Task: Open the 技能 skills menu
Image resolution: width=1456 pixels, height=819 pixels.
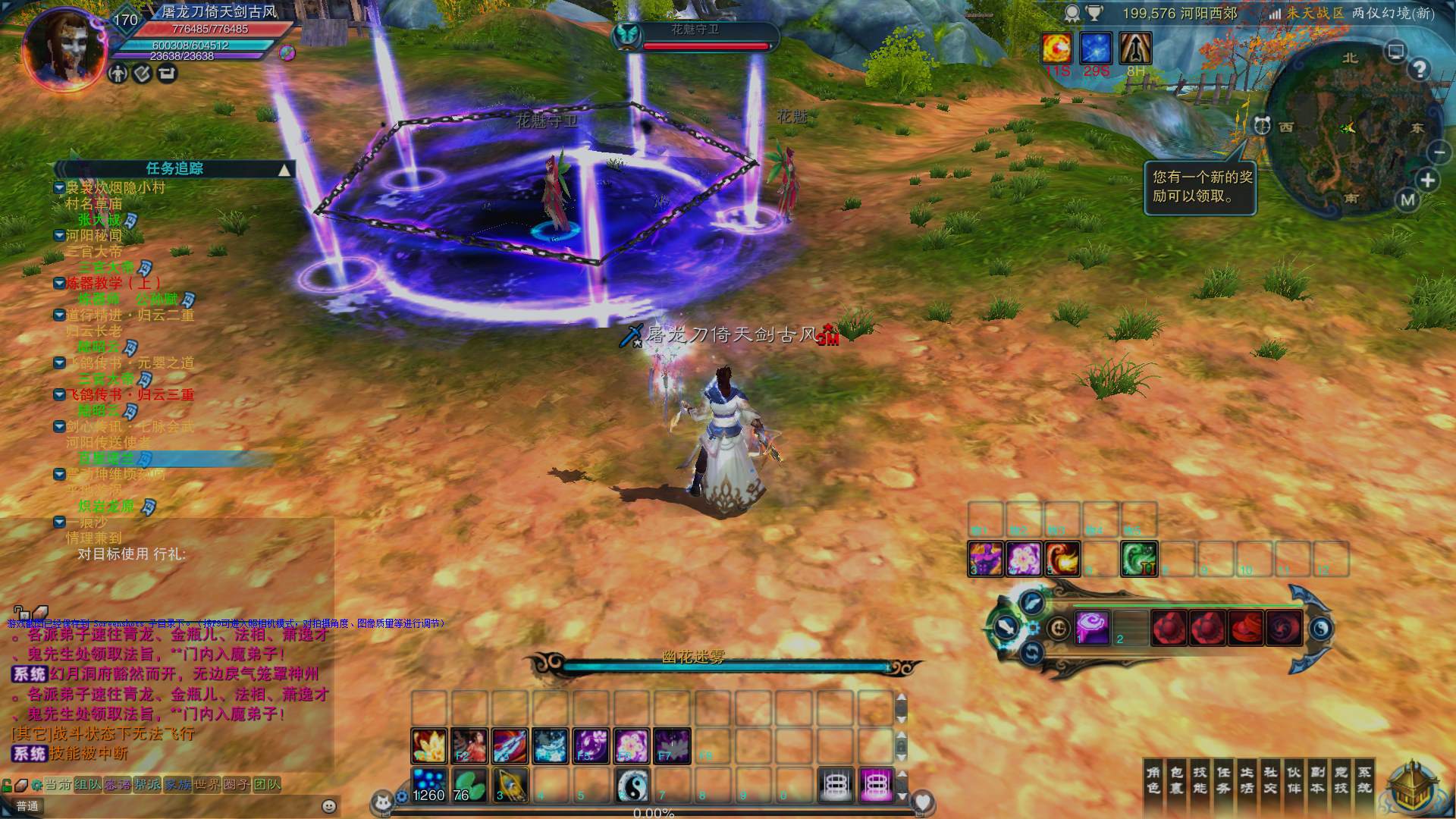Action: point(1200,780)
